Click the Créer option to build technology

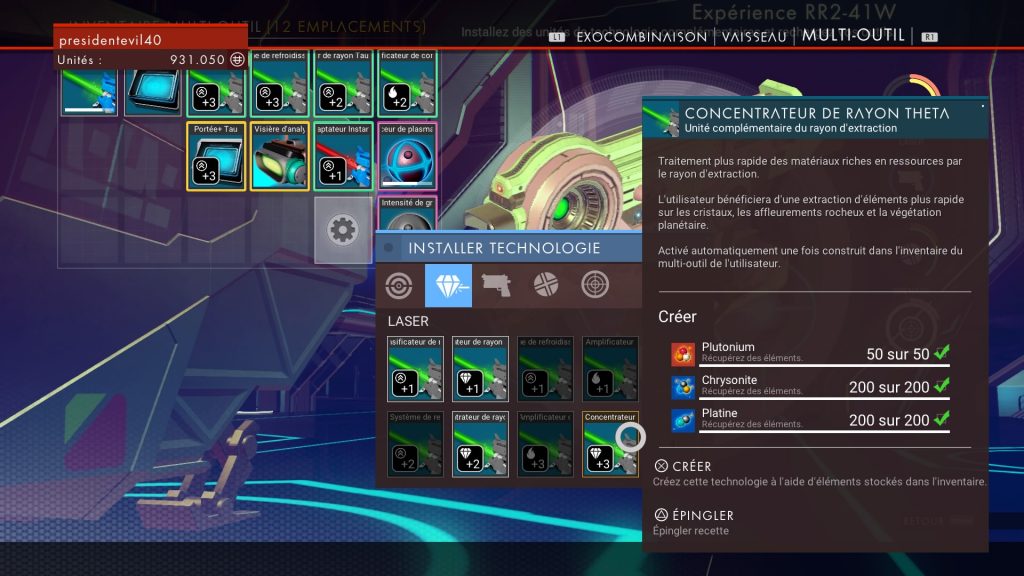(683, 466)
